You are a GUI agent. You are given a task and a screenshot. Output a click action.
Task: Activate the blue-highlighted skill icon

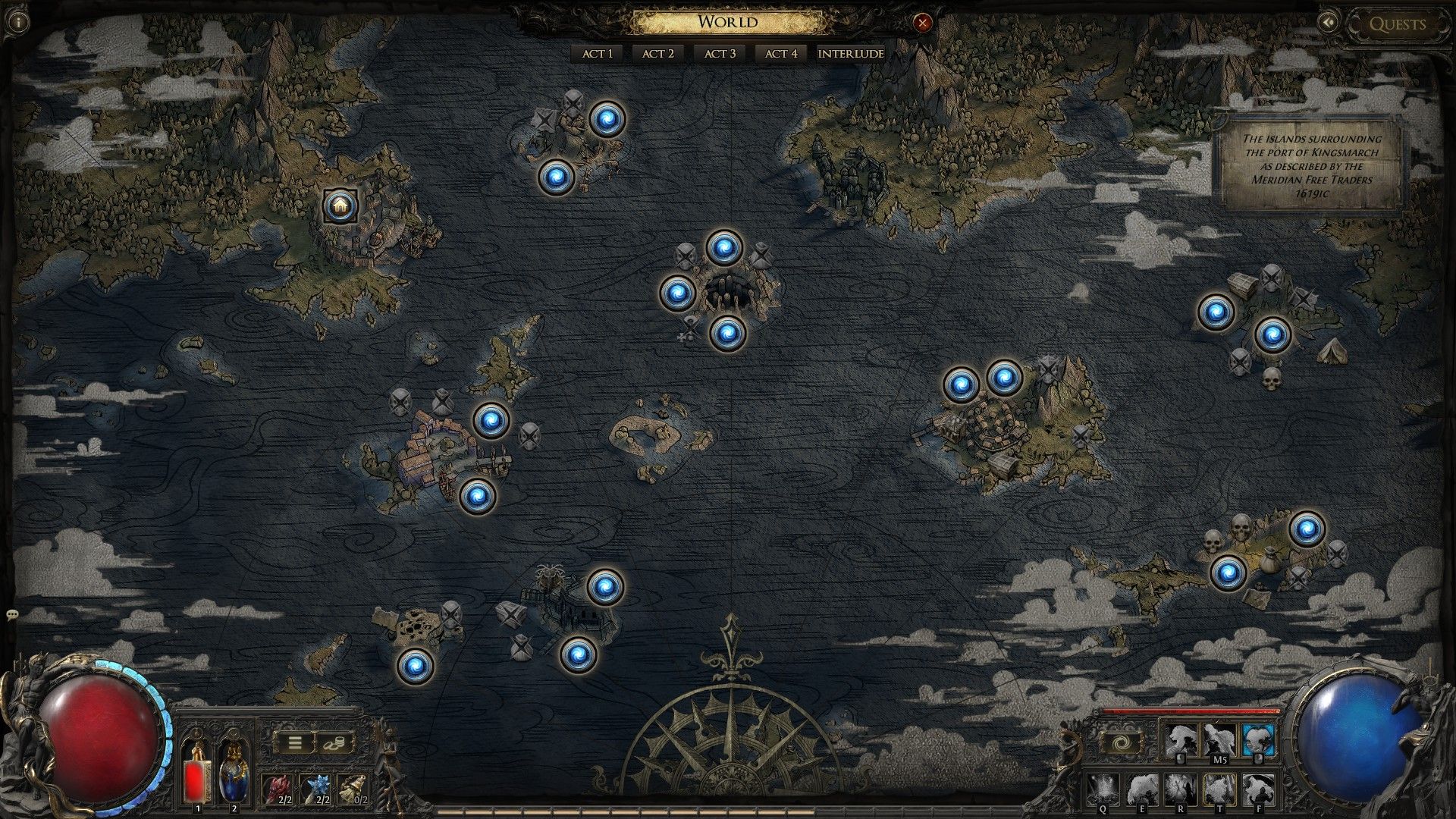click(x=1258, y=739)
